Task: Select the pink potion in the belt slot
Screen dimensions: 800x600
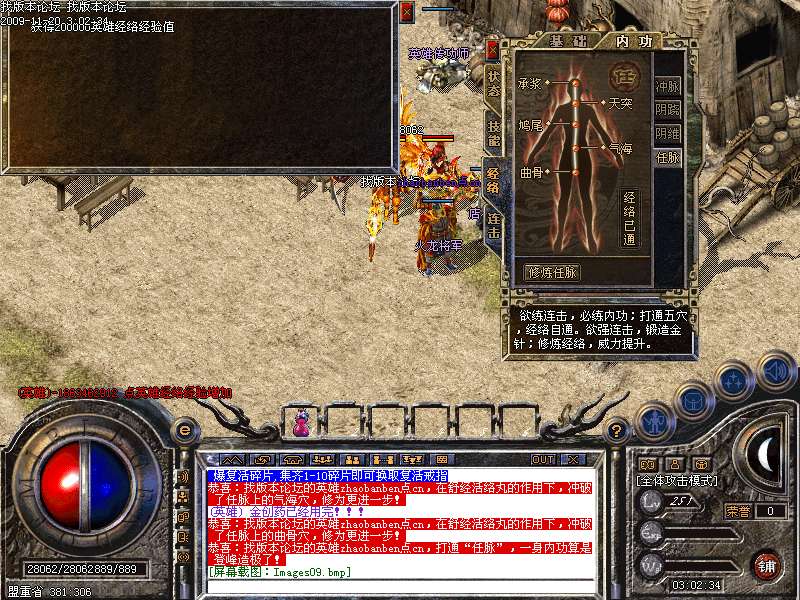Action: (x=300, y=425)
